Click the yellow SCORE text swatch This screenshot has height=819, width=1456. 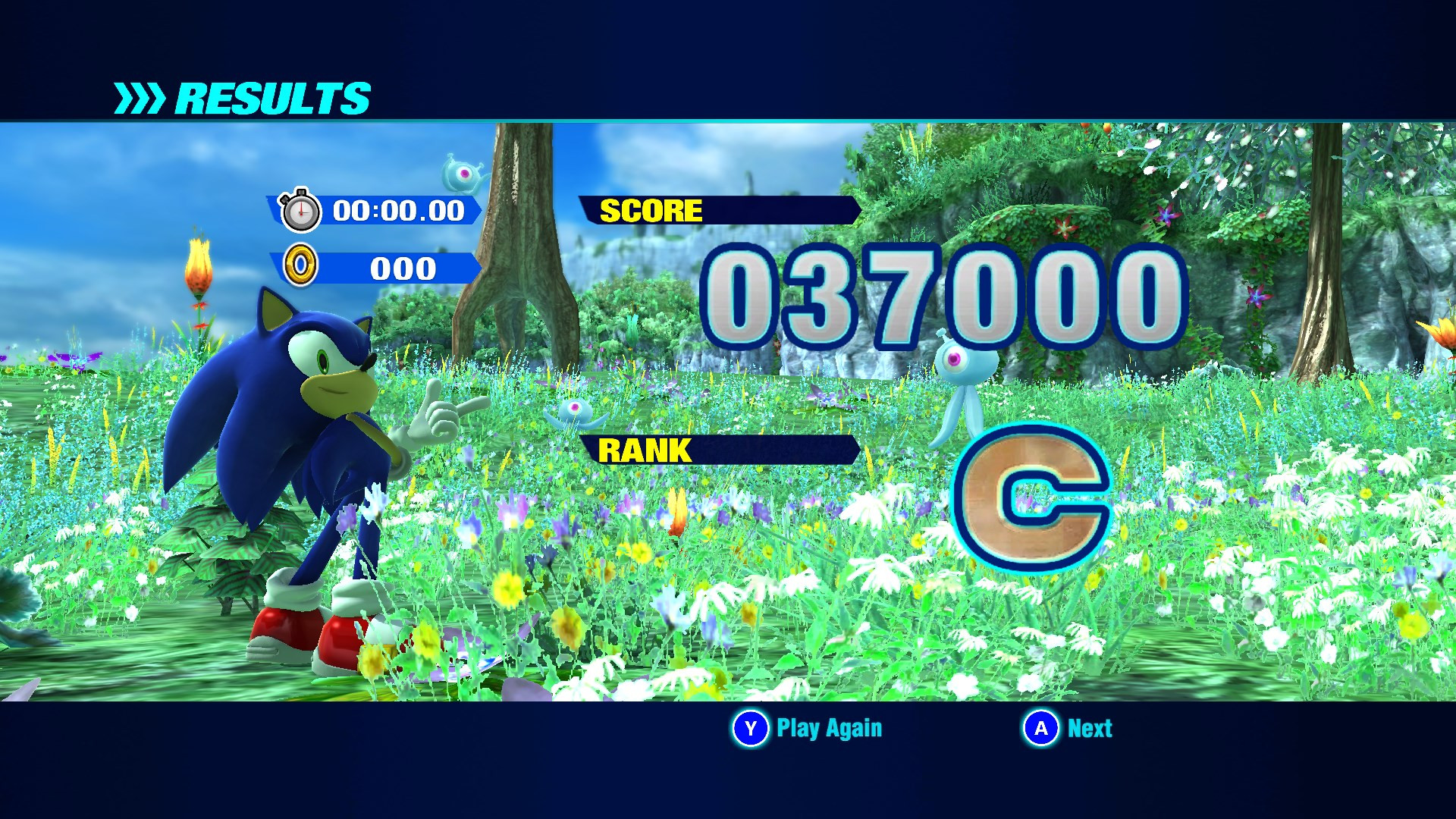pyautogui.click(x=651, y=211)
